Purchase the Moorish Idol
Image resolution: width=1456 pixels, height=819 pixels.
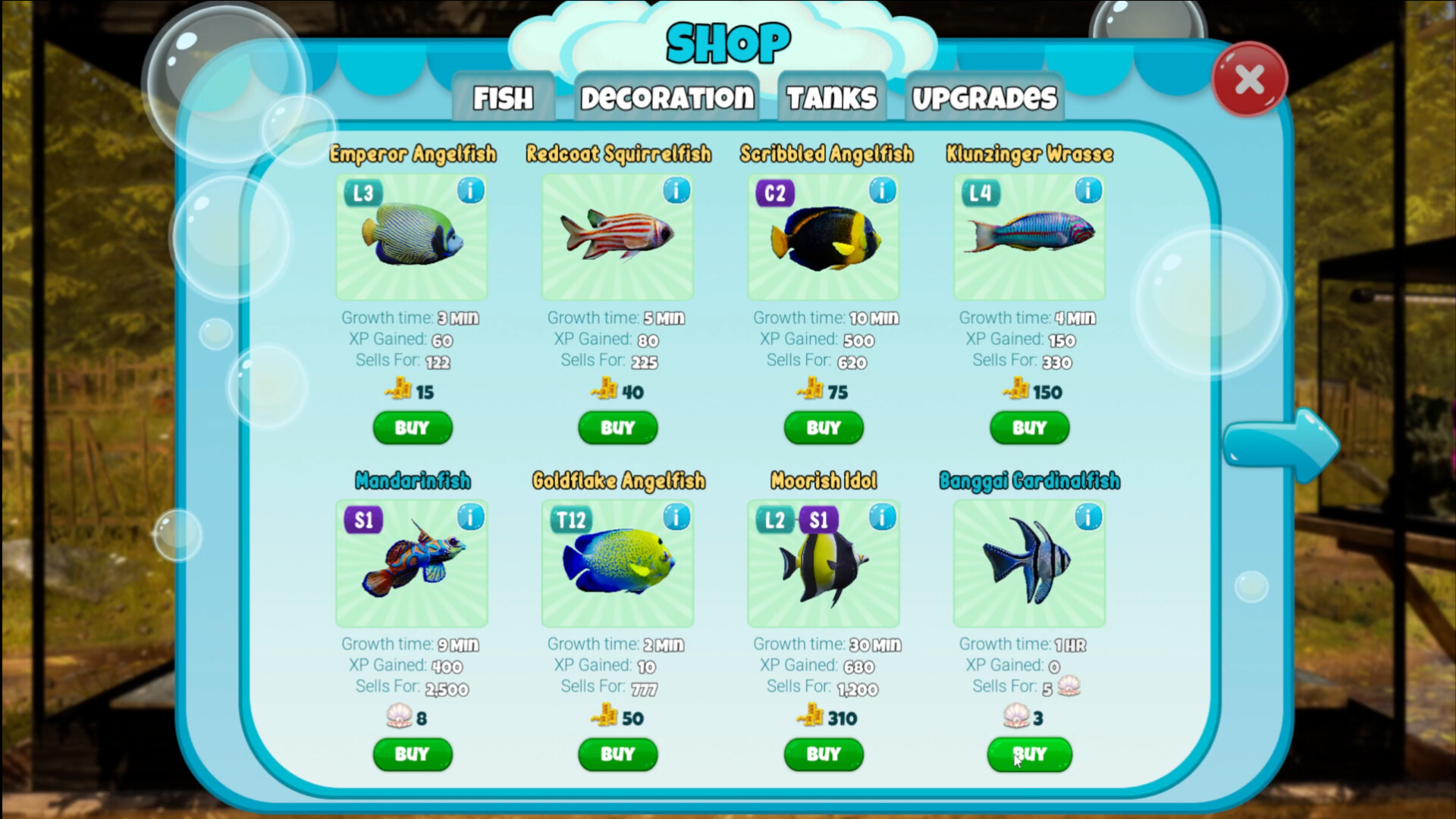823,754
